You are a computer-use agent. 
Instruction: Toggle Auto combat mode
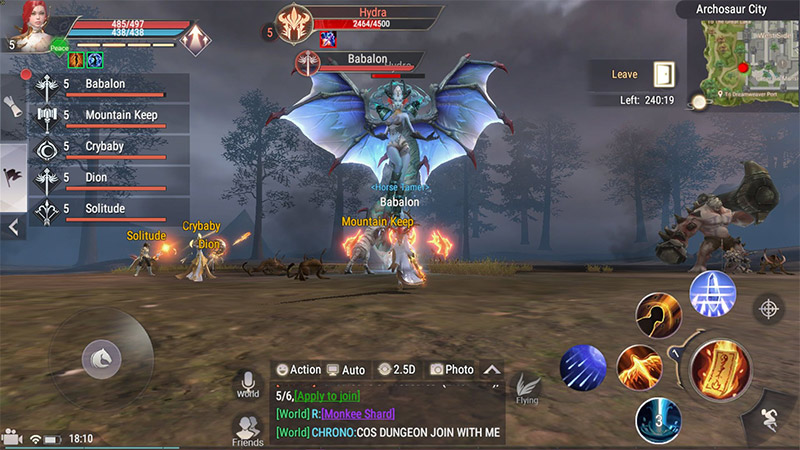[346, 370]
